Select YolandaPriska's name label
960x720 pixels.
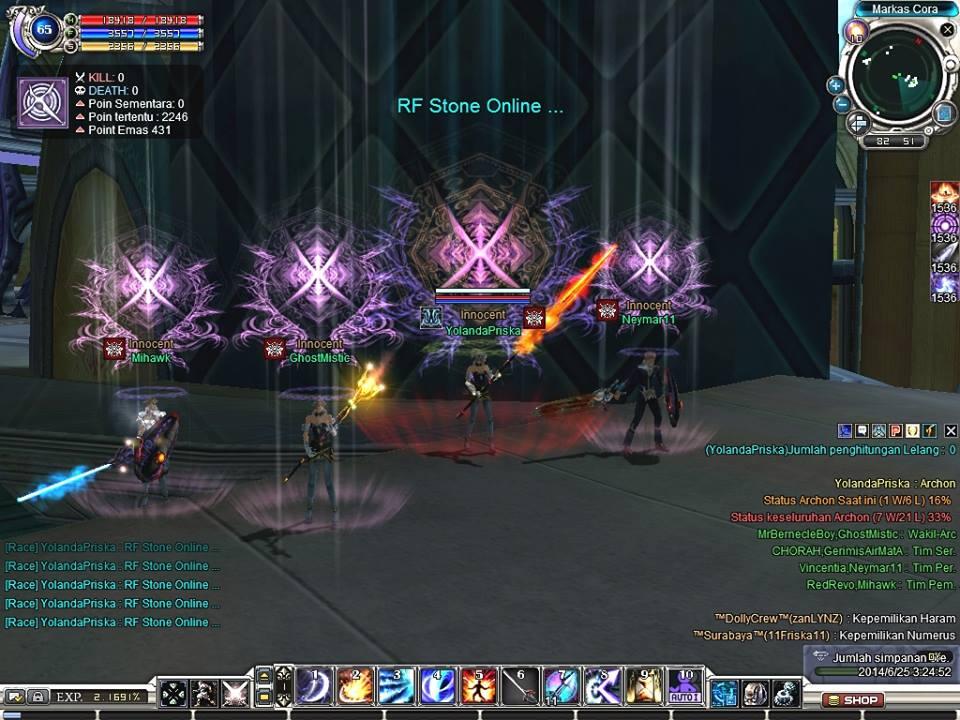pyautogui.click(x=483, y=330)
